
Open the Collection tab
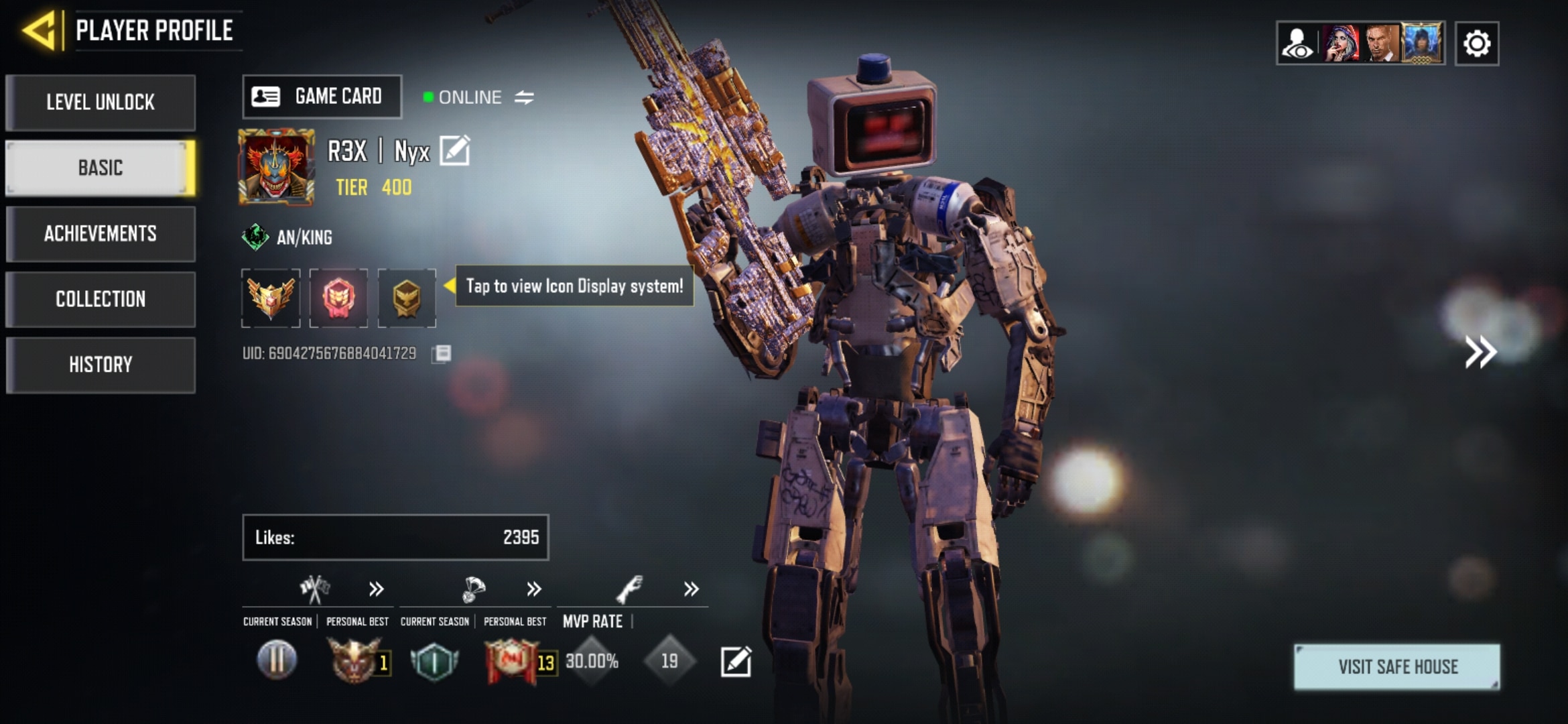click(101, 299)
